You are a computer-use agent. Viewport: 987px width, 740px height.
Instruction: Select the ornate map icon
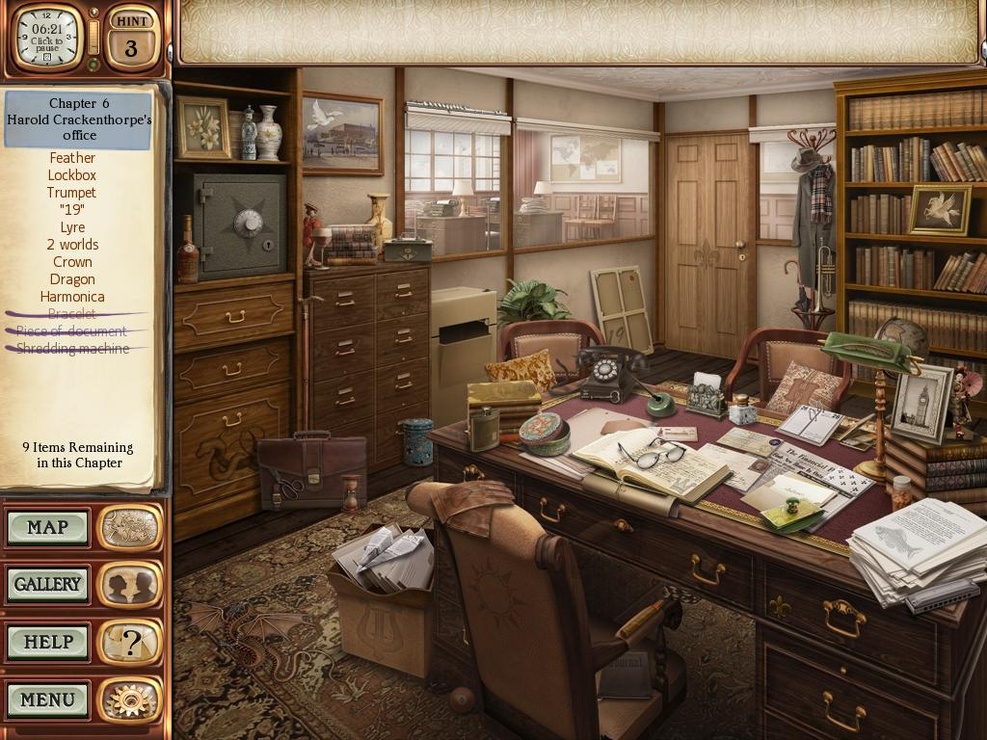130,527
